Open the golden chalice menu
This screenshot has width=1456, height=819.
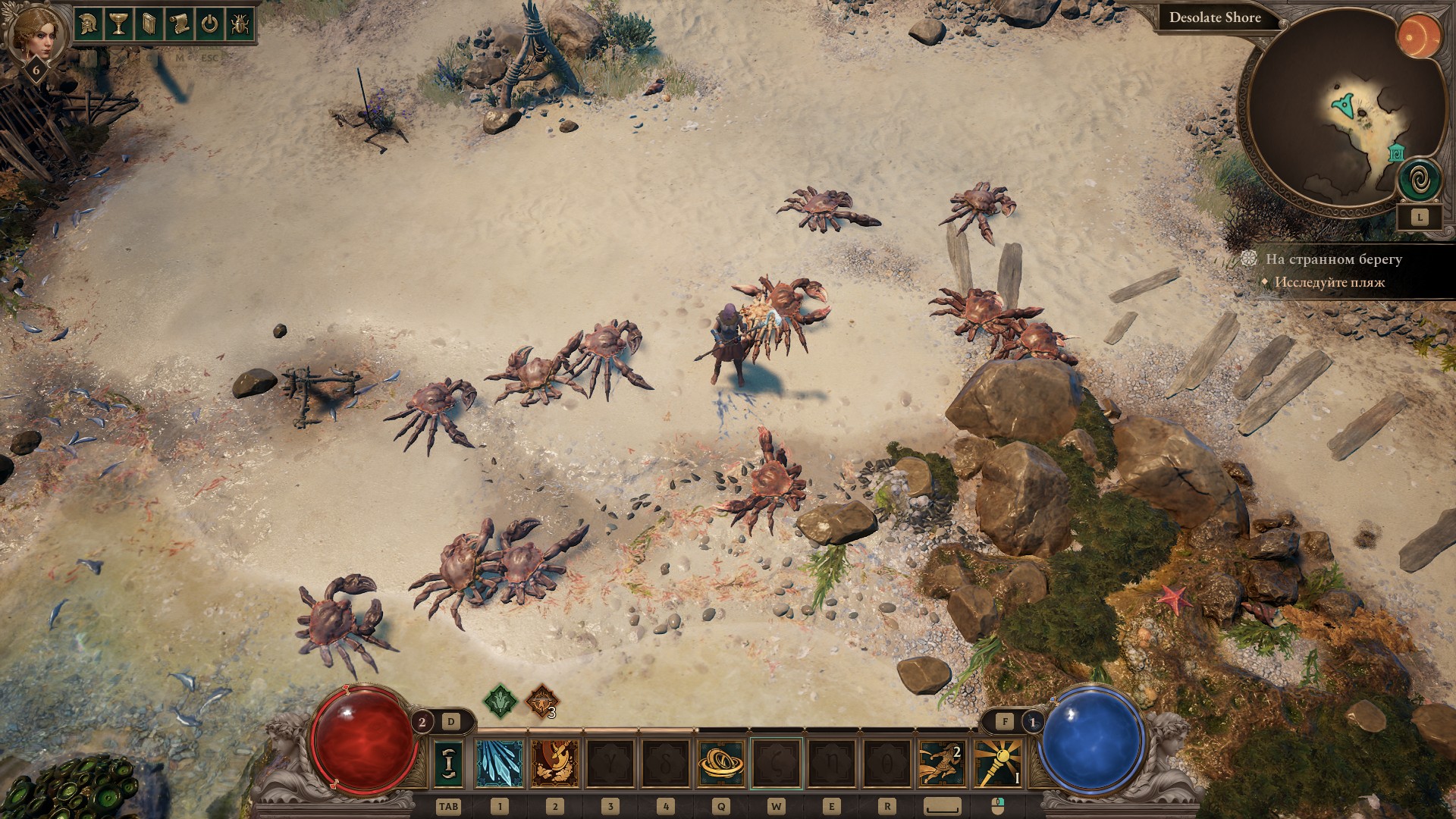[118, 24]
